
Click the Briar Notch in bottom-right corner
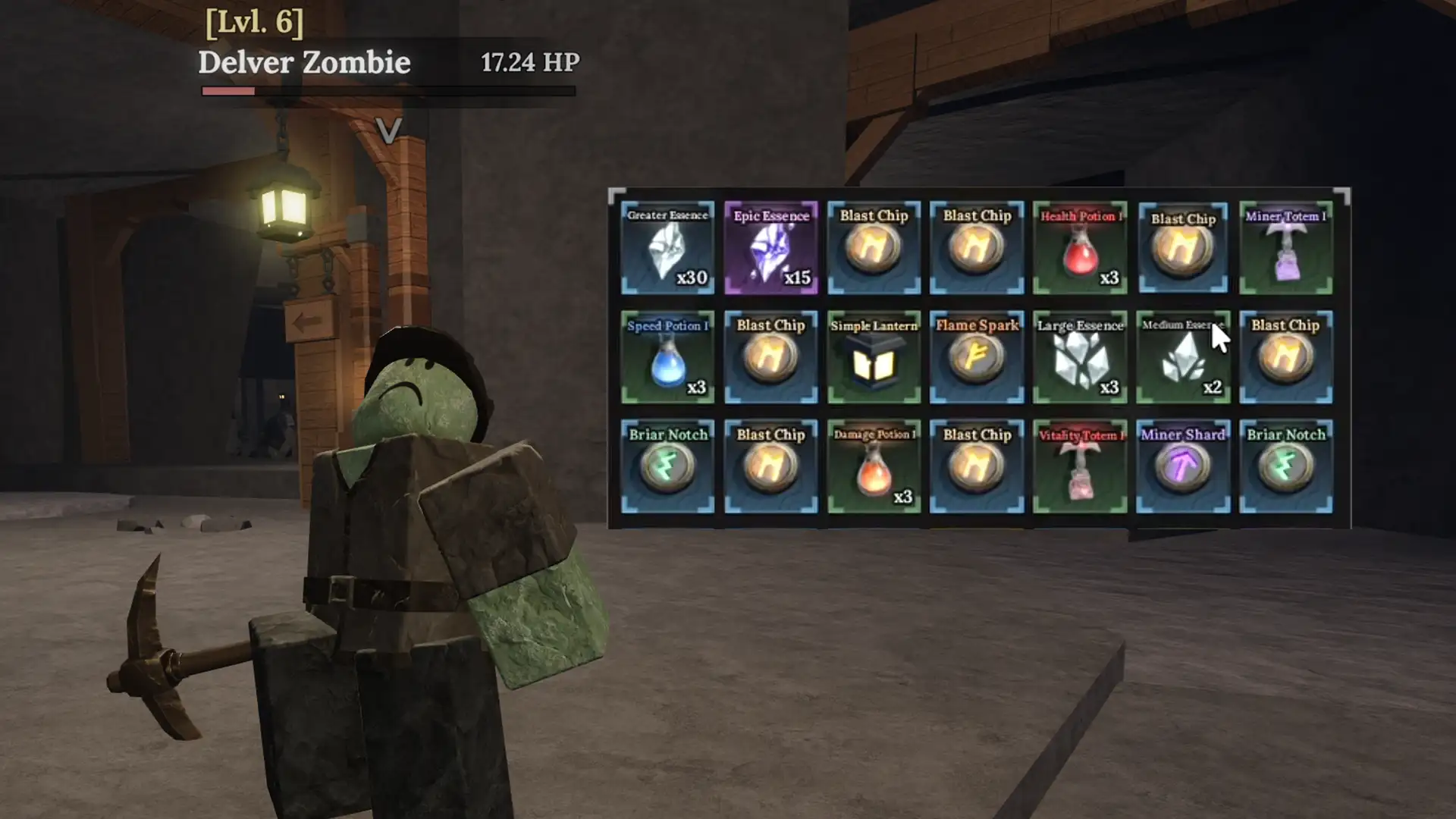[x=1286, y=464]
